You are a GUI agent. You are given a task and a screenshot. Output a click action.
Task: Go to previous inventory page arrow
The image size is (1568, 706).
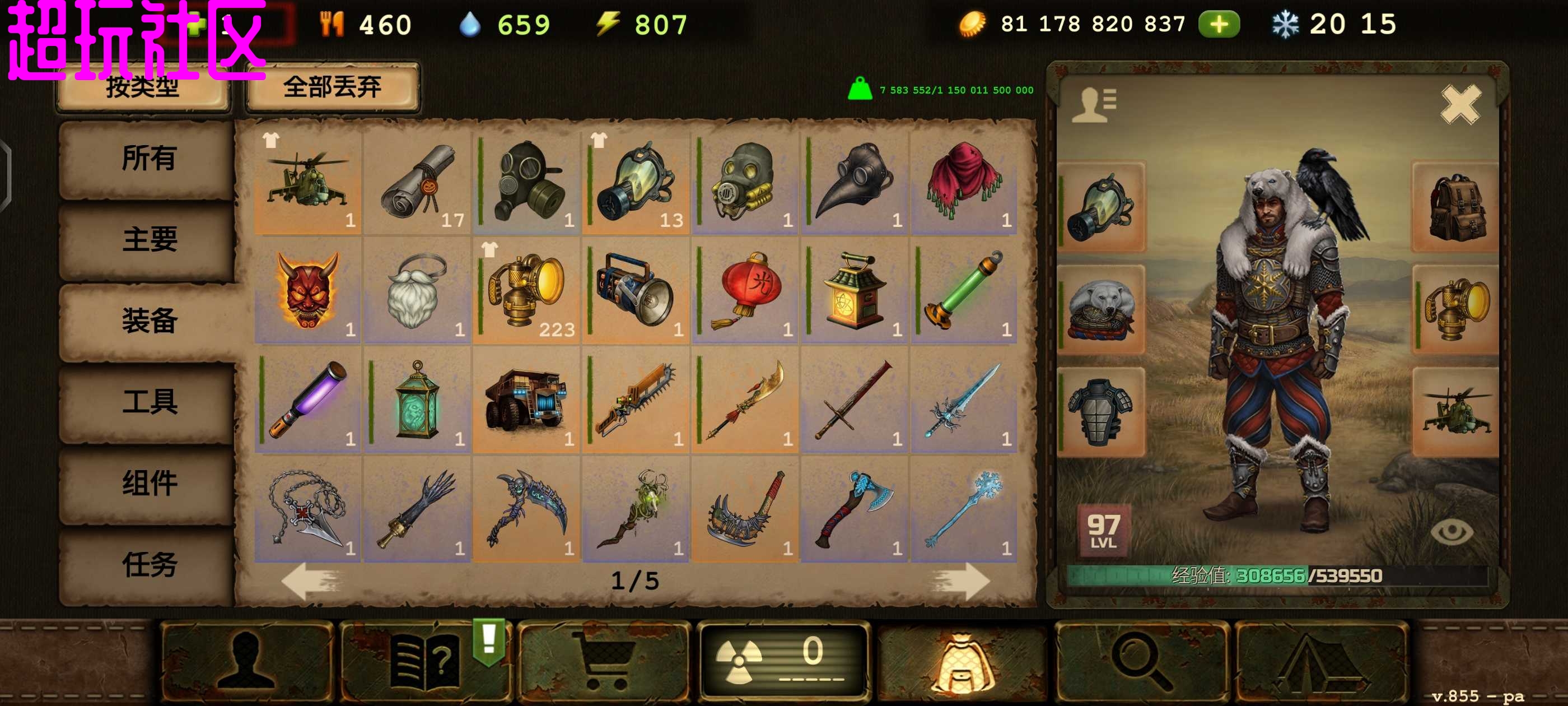(310, 580)
